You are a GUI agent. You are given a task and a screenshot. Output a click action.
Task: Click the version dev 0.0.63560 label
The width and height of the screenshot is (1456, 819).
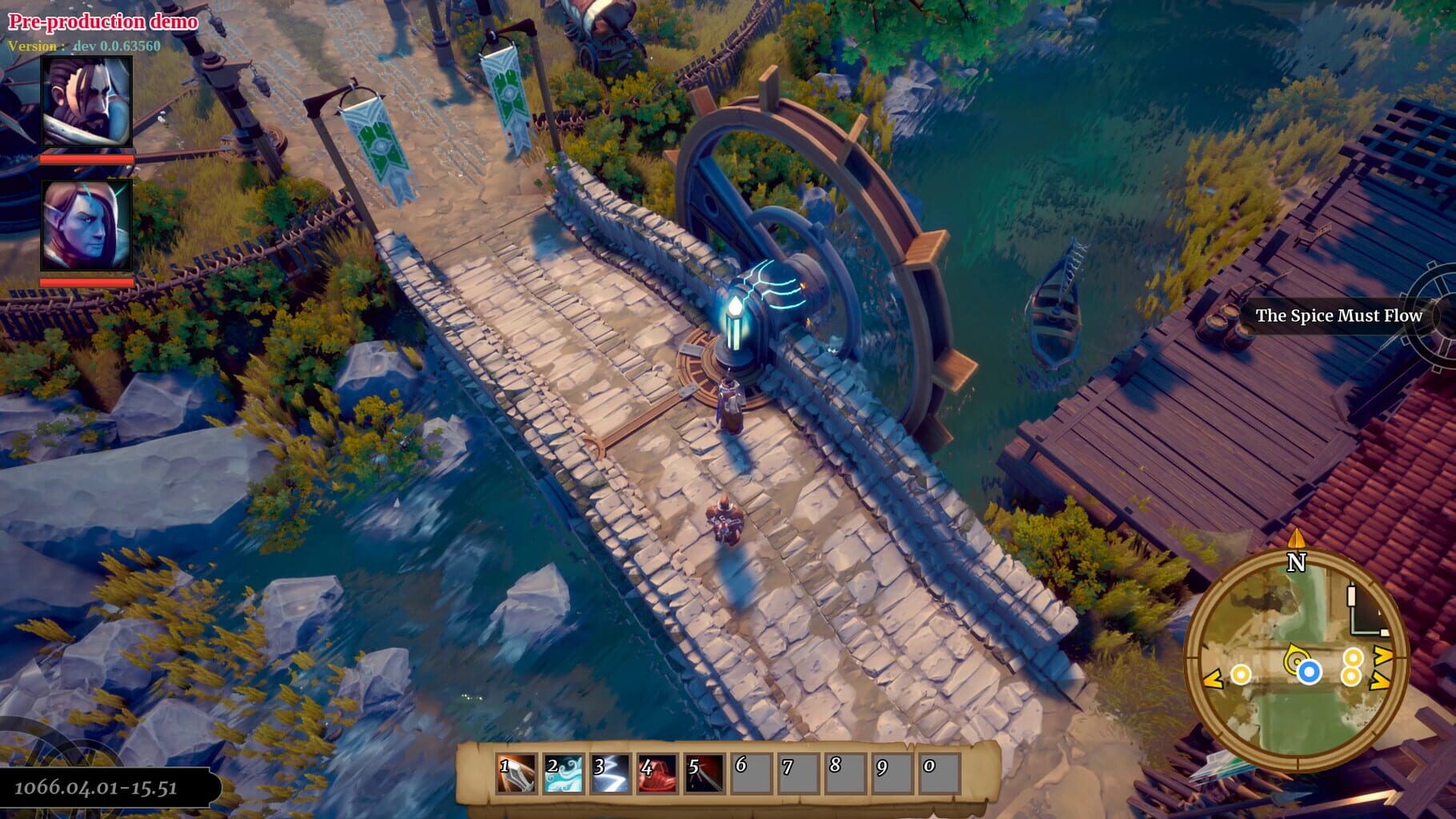(x=88, y=45)
